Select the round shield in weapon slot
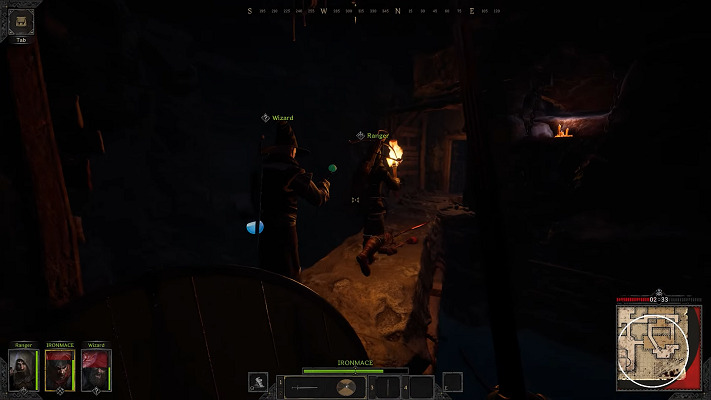This screenshot has width=711, height=400. 345,387
